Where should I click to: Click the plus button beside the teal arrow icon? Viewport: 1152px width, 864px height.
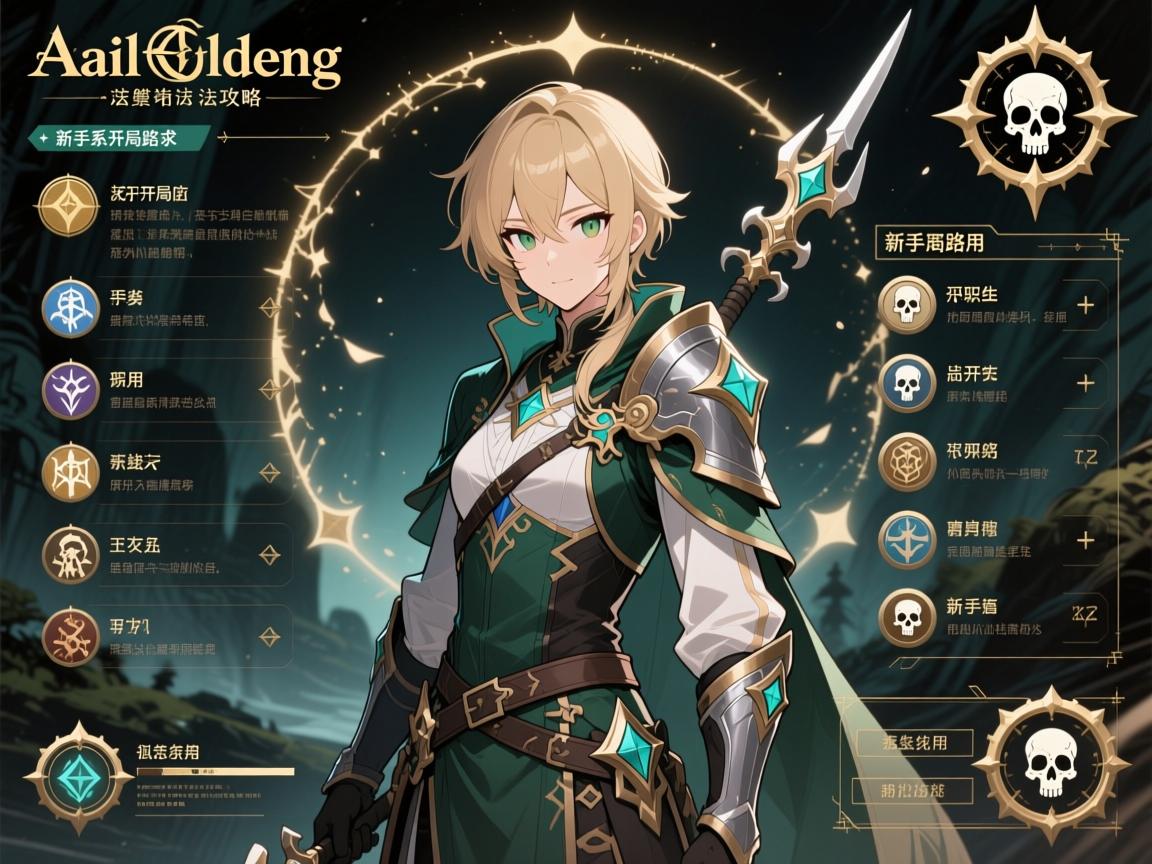point(1084,540)
